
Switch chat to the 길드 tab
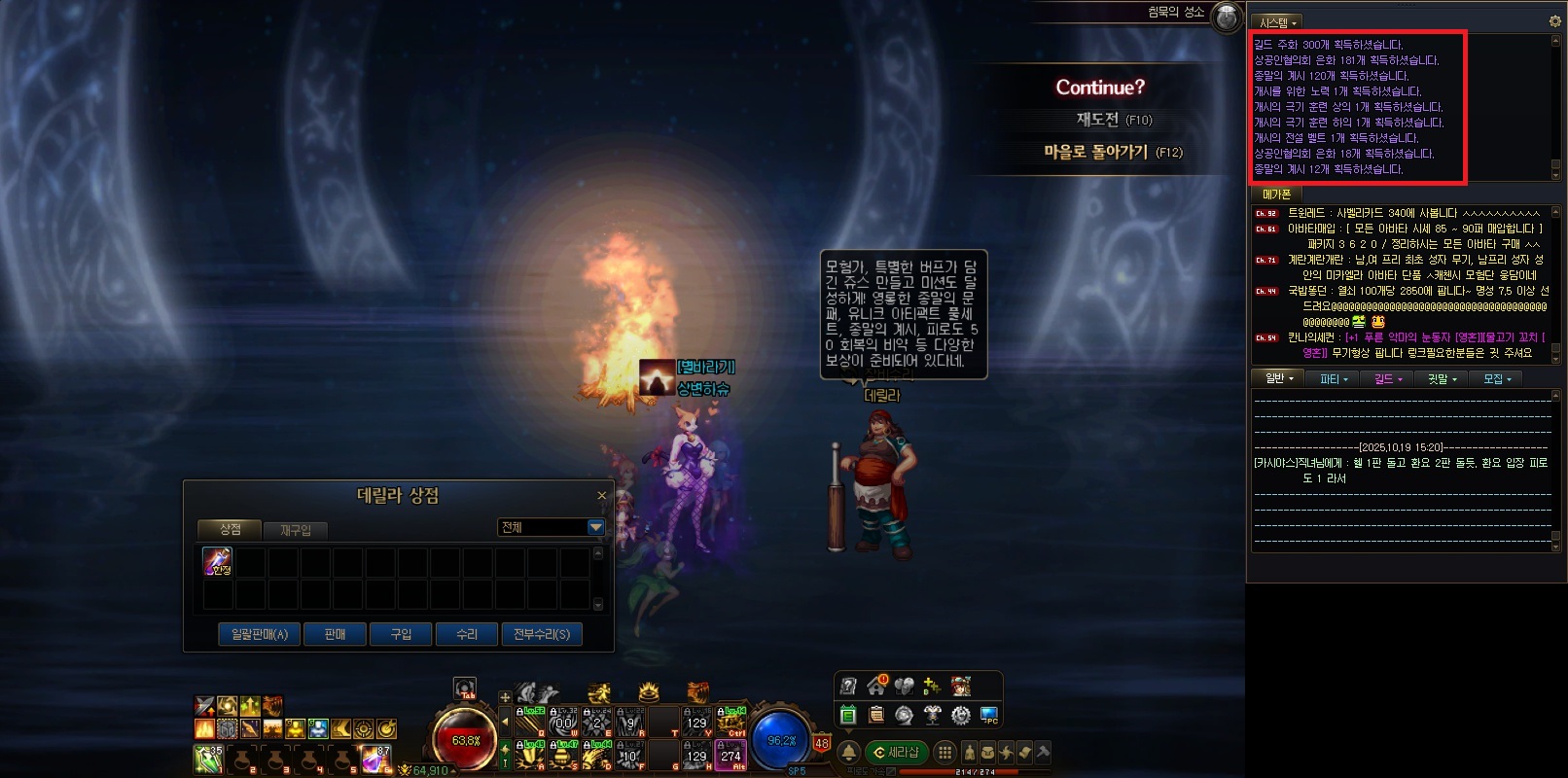click(x=1388, y=379)
